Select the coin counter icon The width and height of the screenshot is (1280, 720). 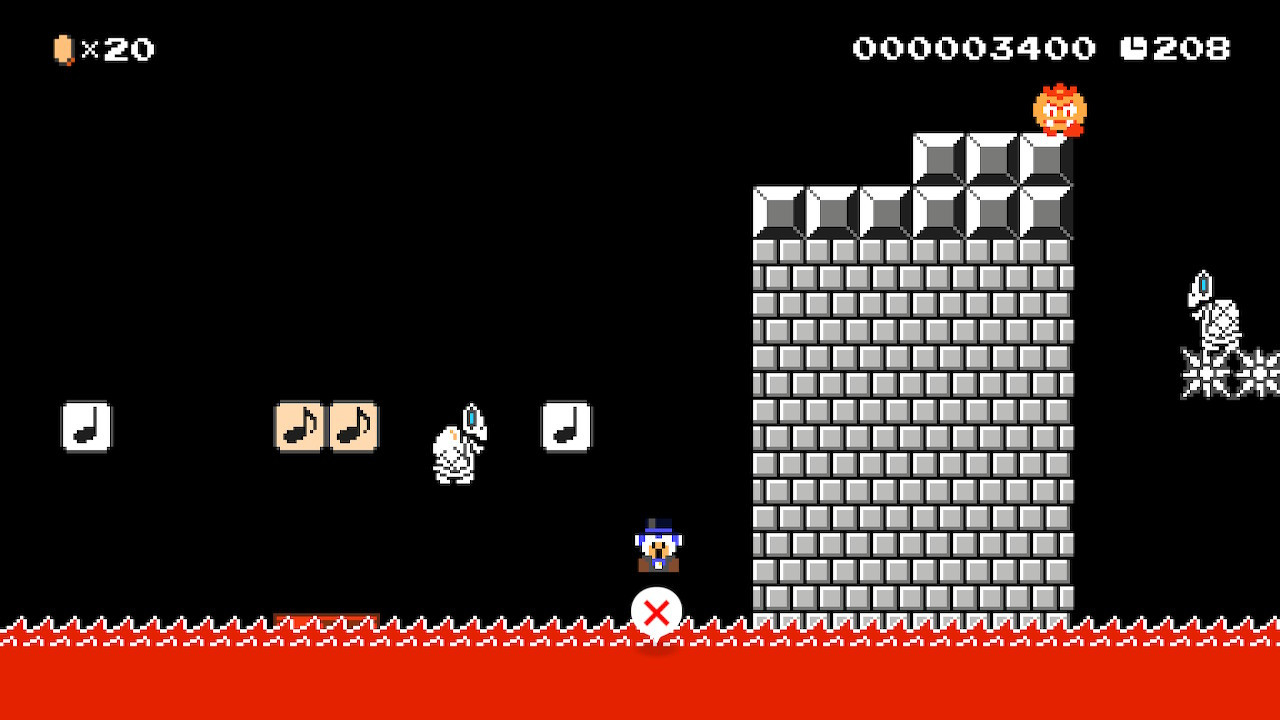[62, 49]
